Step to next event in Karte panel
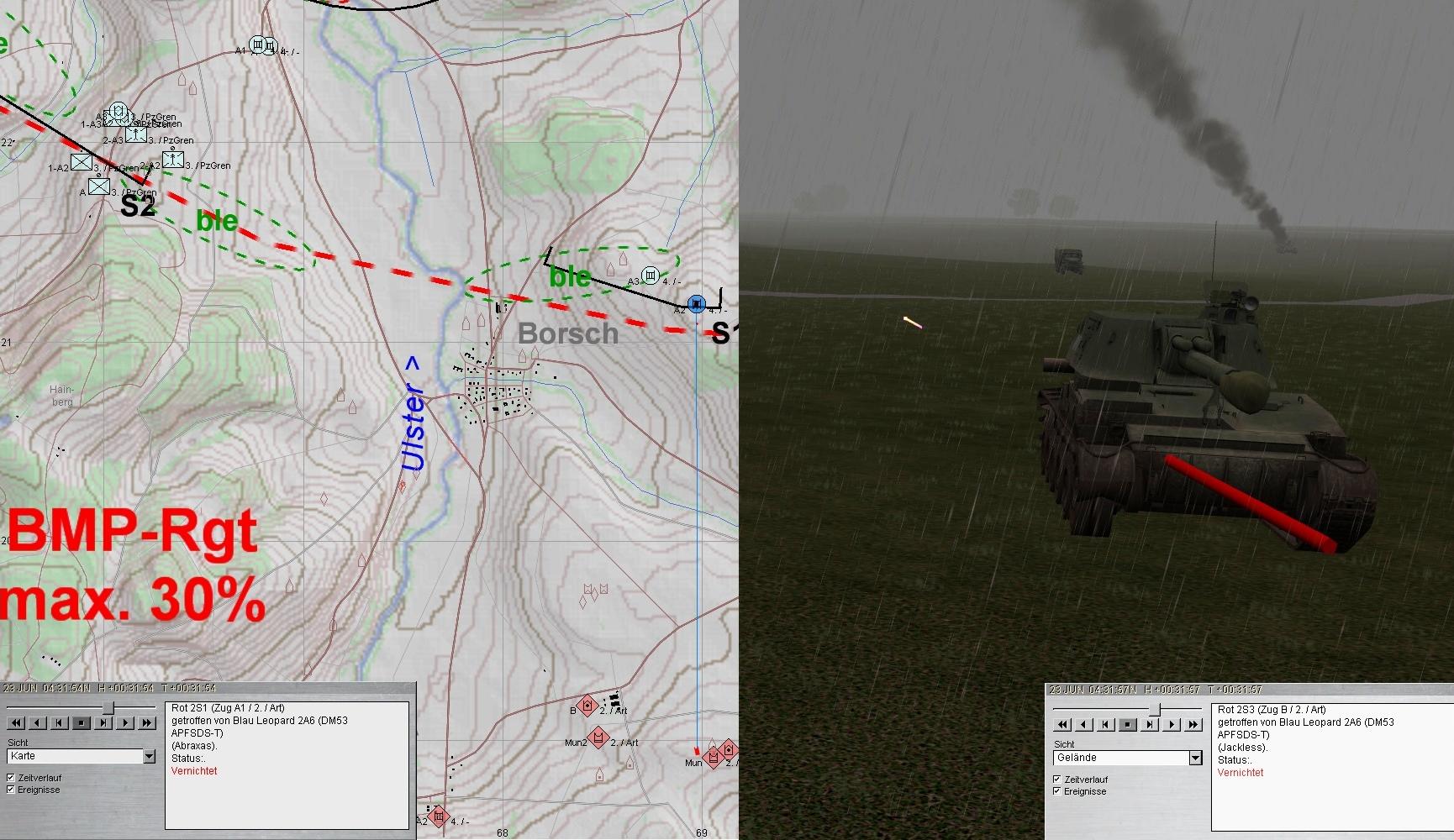 103,722
